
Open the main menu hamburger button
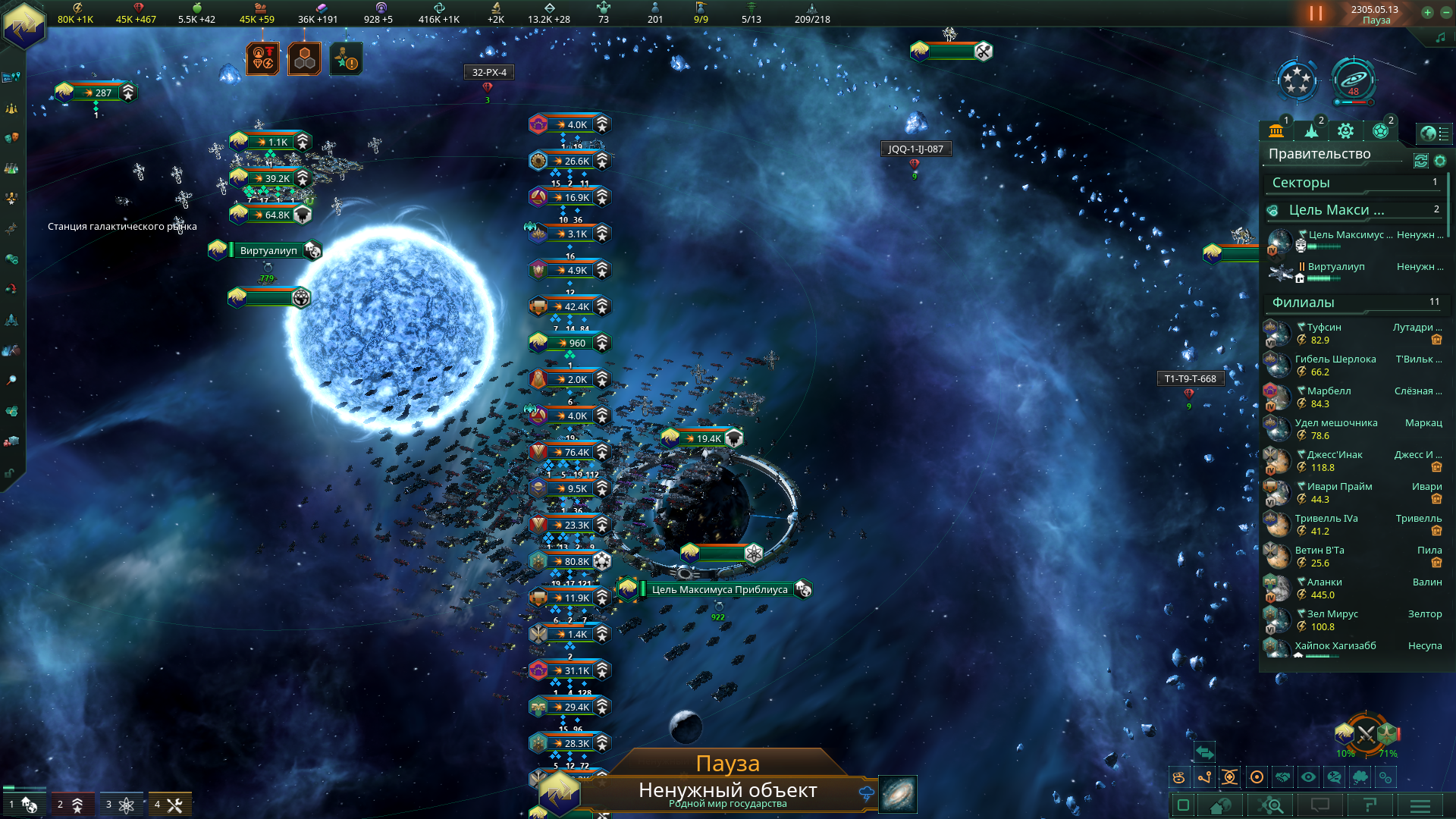coord(1420,805)
